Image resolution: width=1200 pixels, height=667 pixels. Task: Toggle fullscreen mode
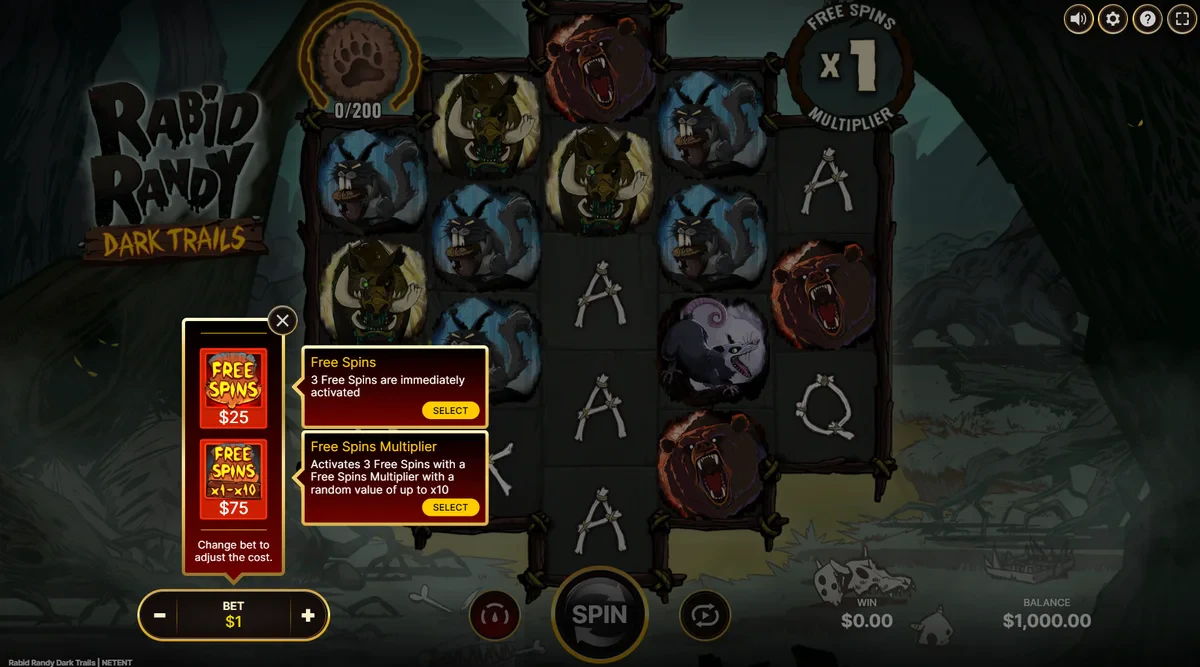(x=1181, y=18)
